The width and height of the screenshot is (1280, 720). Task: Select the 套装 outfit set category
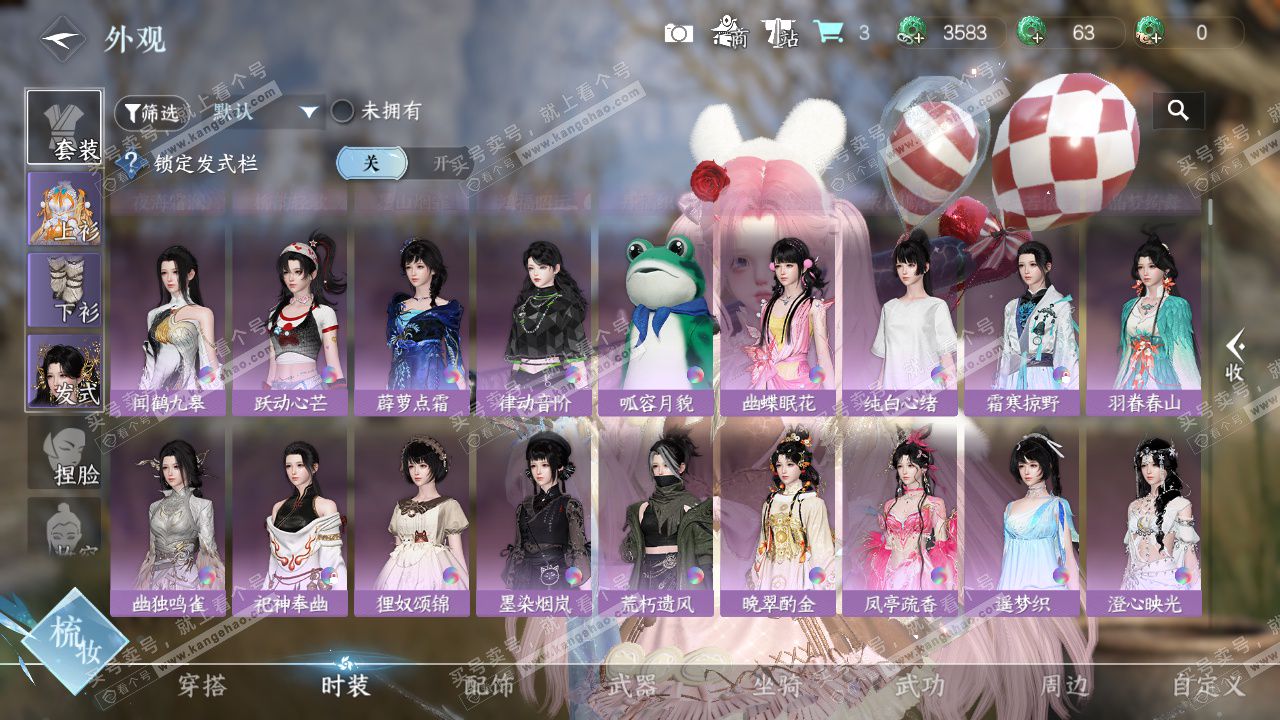(x=64, y=128)
